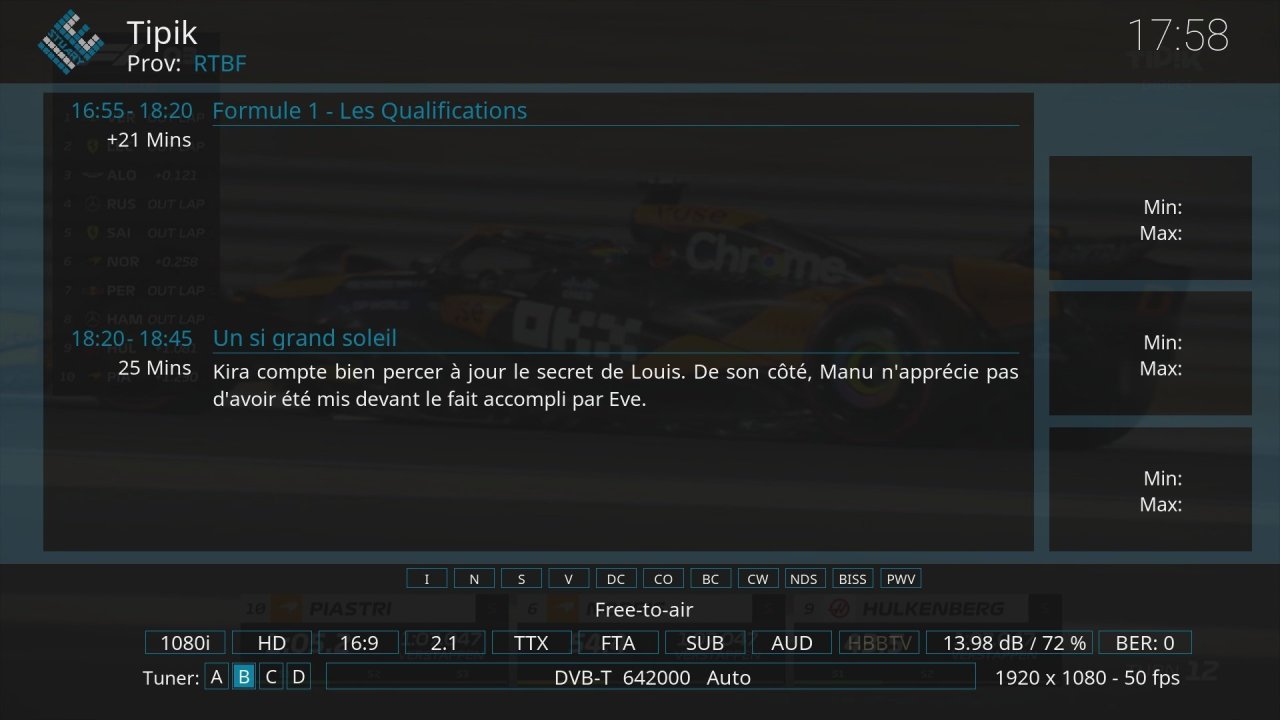The width and height of the screenshot is (1280, 720).
Task: Click the RTBF provider name
Action: [x=220, y=64]
